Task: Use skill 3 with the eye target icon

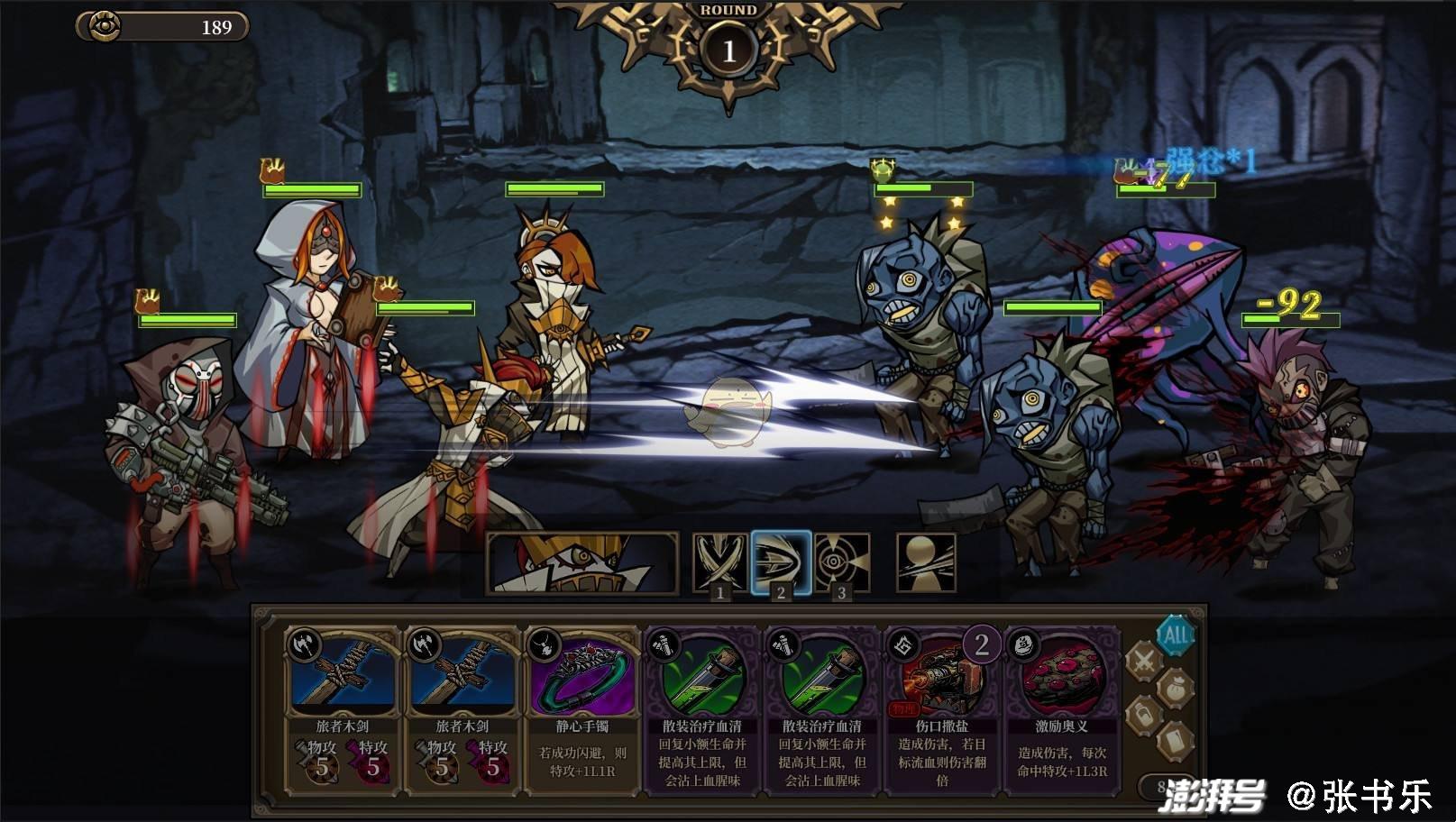Action: [842, 562]
